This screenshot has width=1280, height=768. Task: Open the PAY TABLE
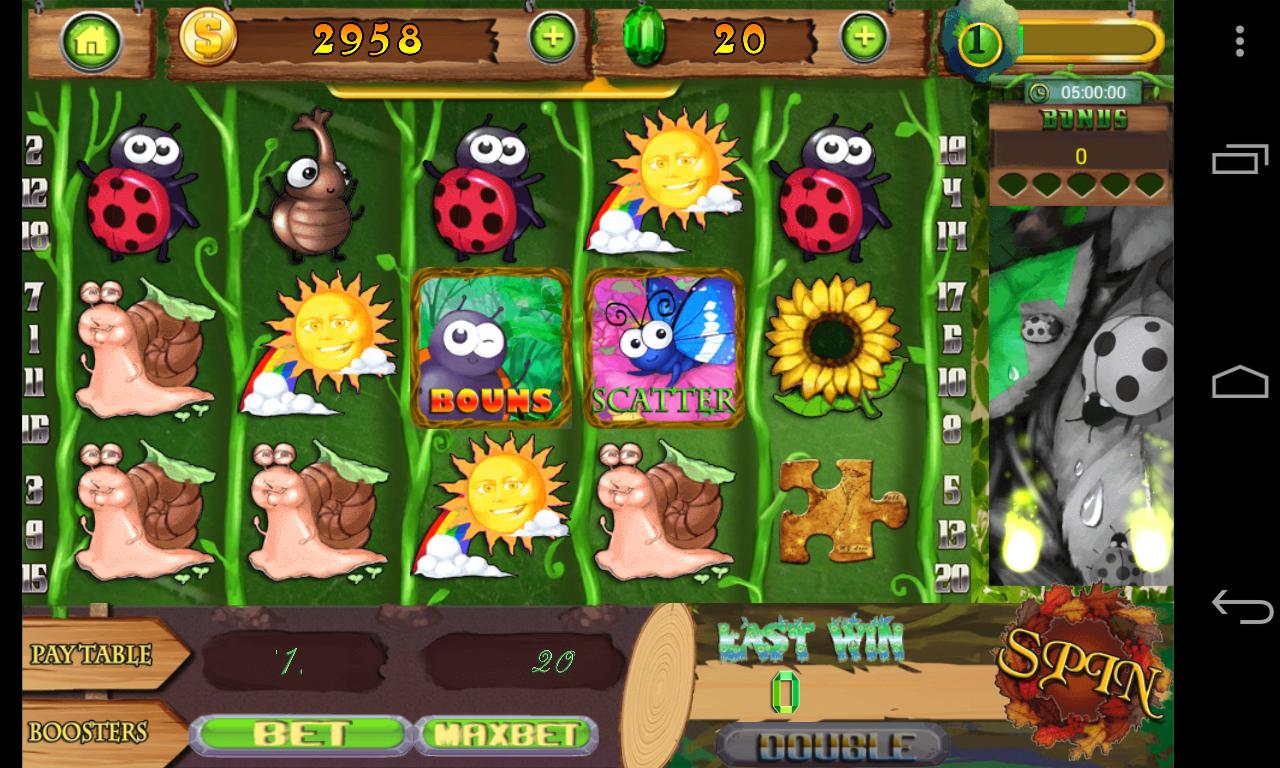tap(90, 655)
